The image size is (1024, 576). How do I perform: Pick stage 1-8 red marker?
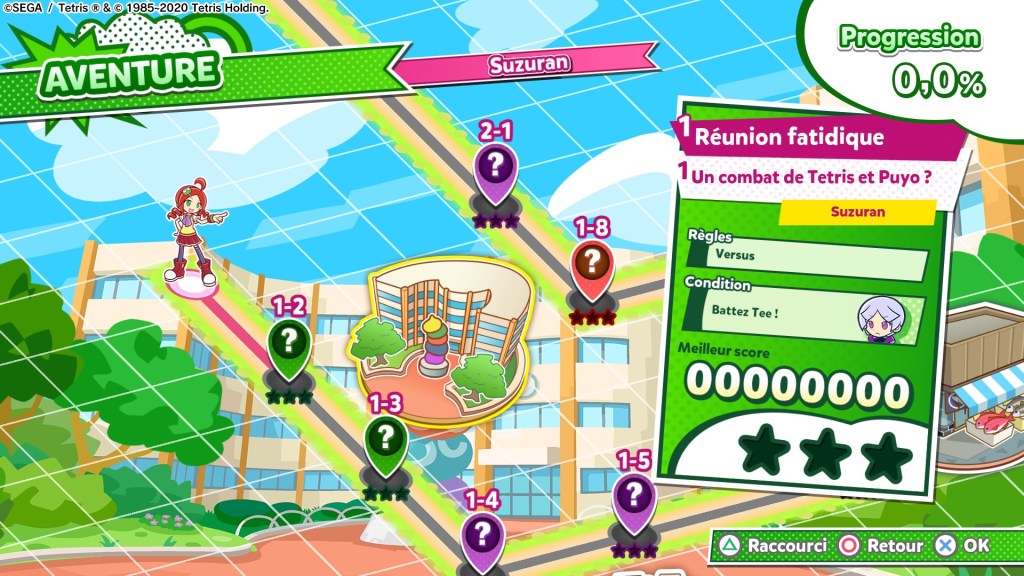tap(592, 265)
